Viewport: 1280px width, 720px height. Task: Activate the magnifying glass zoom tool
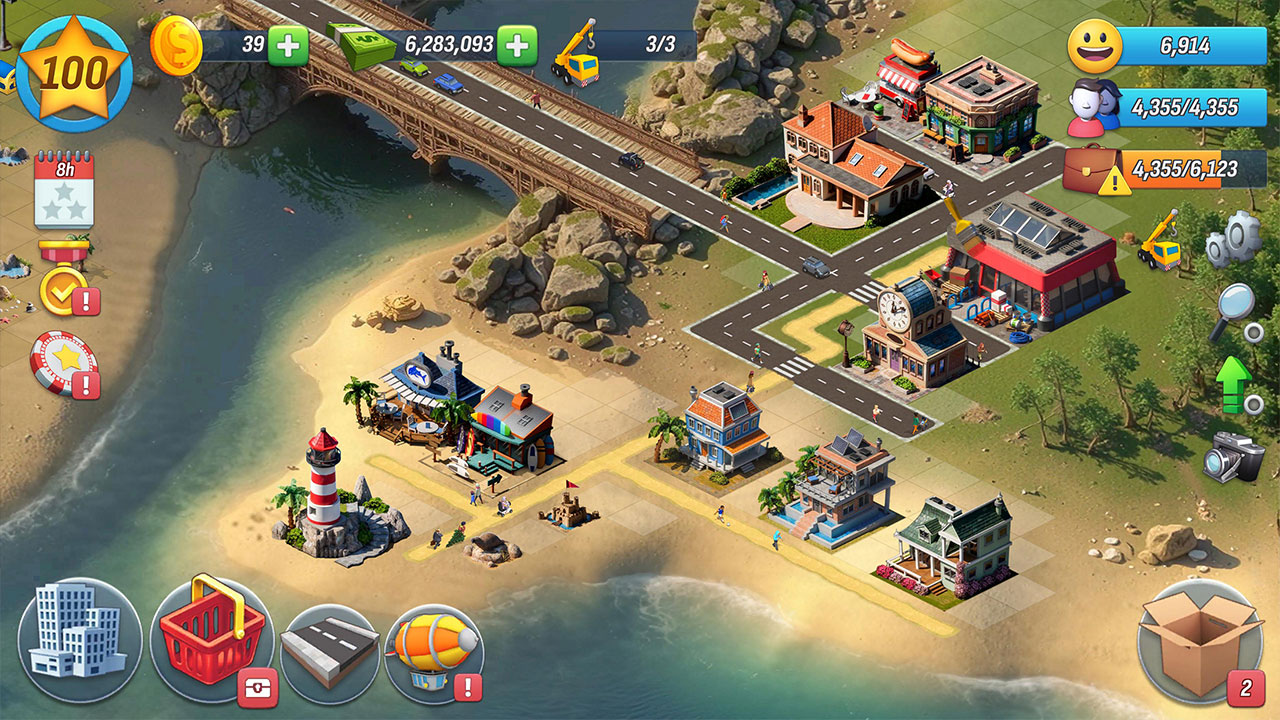click(1234, 311)
